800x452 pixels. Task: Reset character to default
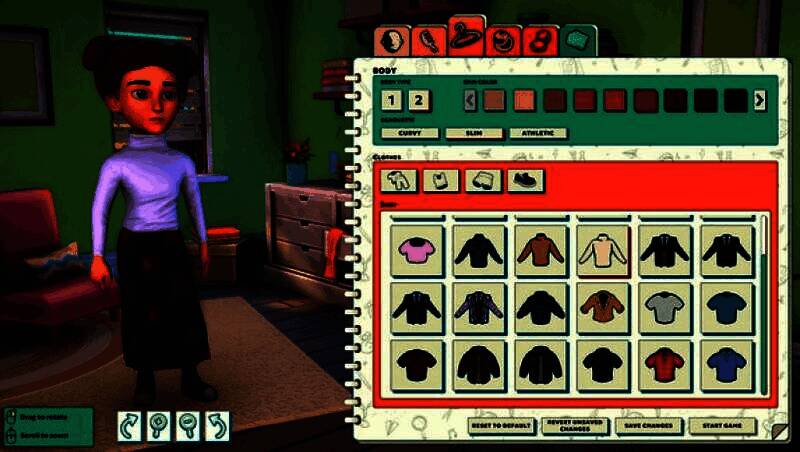click(x=502, y=426)
